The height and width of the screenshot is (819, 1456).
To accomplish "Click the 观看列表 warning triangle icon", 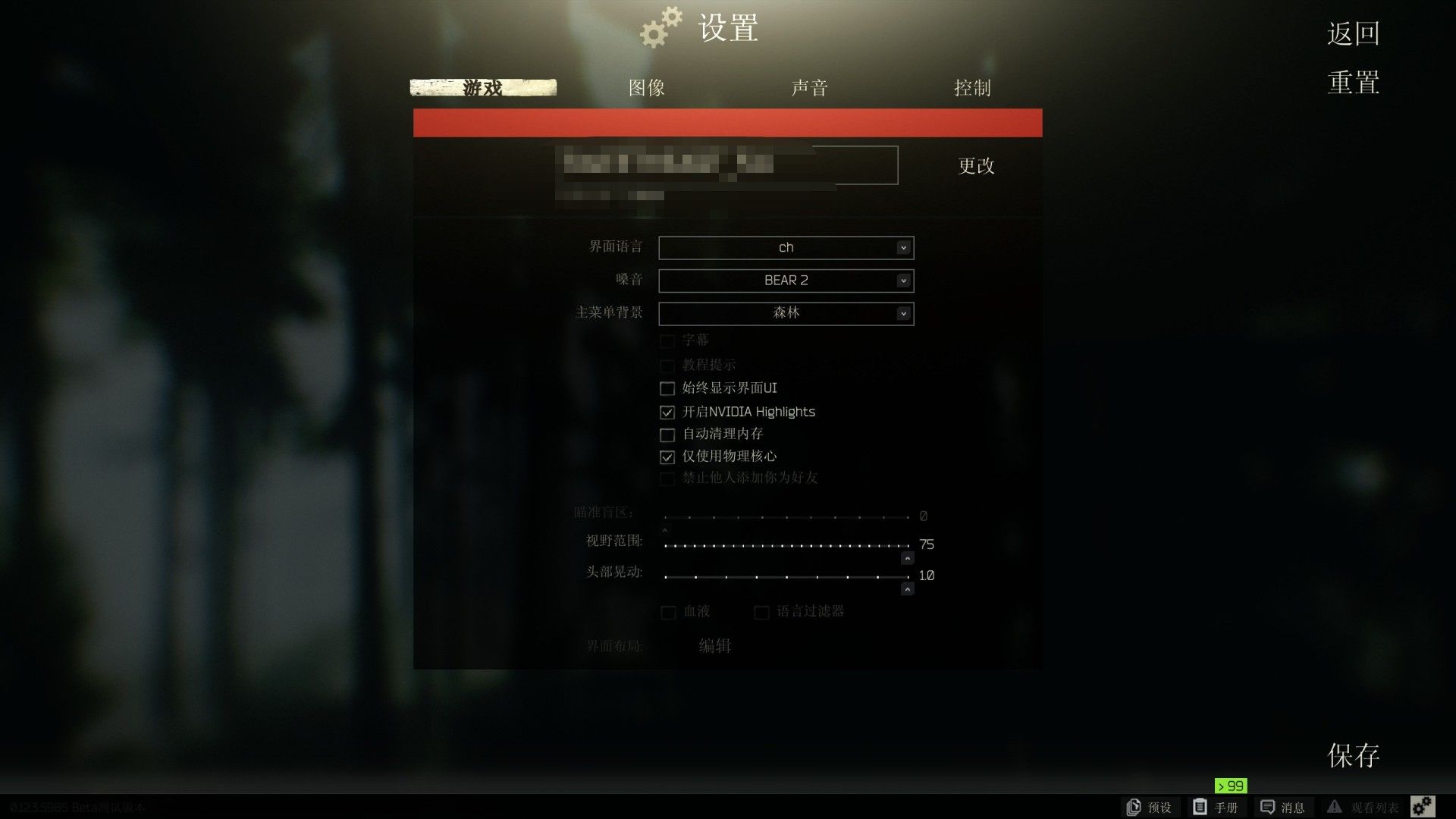I will coord(1335,806).
